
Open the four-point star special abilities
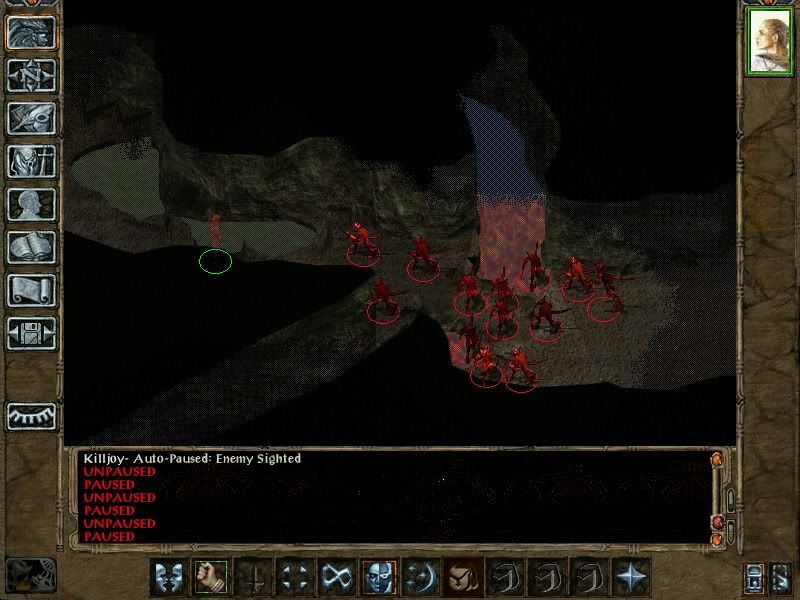pos(632,576)
